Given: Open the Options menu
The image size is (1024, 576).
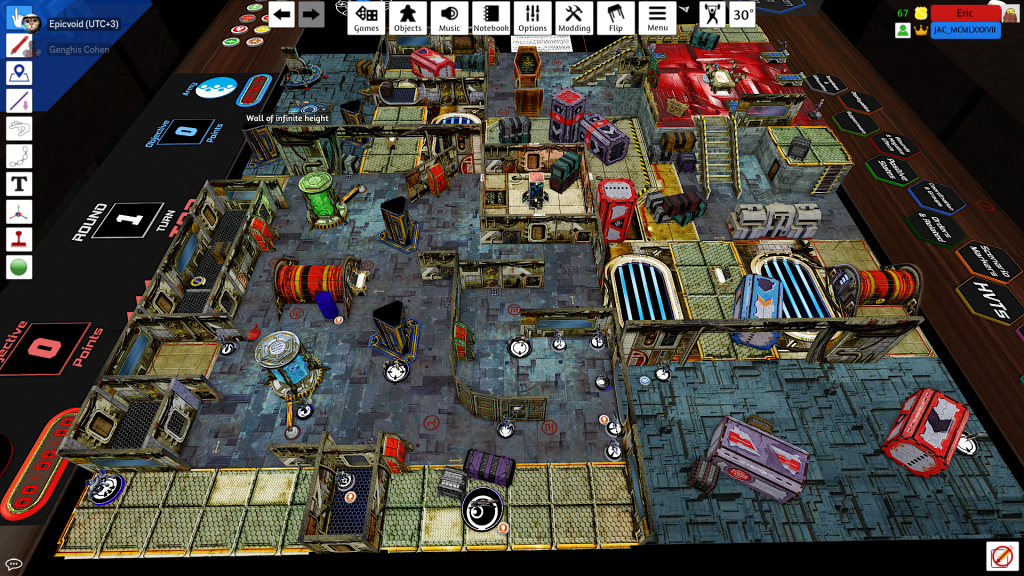Looking at the screenshot, I should 533,17.
